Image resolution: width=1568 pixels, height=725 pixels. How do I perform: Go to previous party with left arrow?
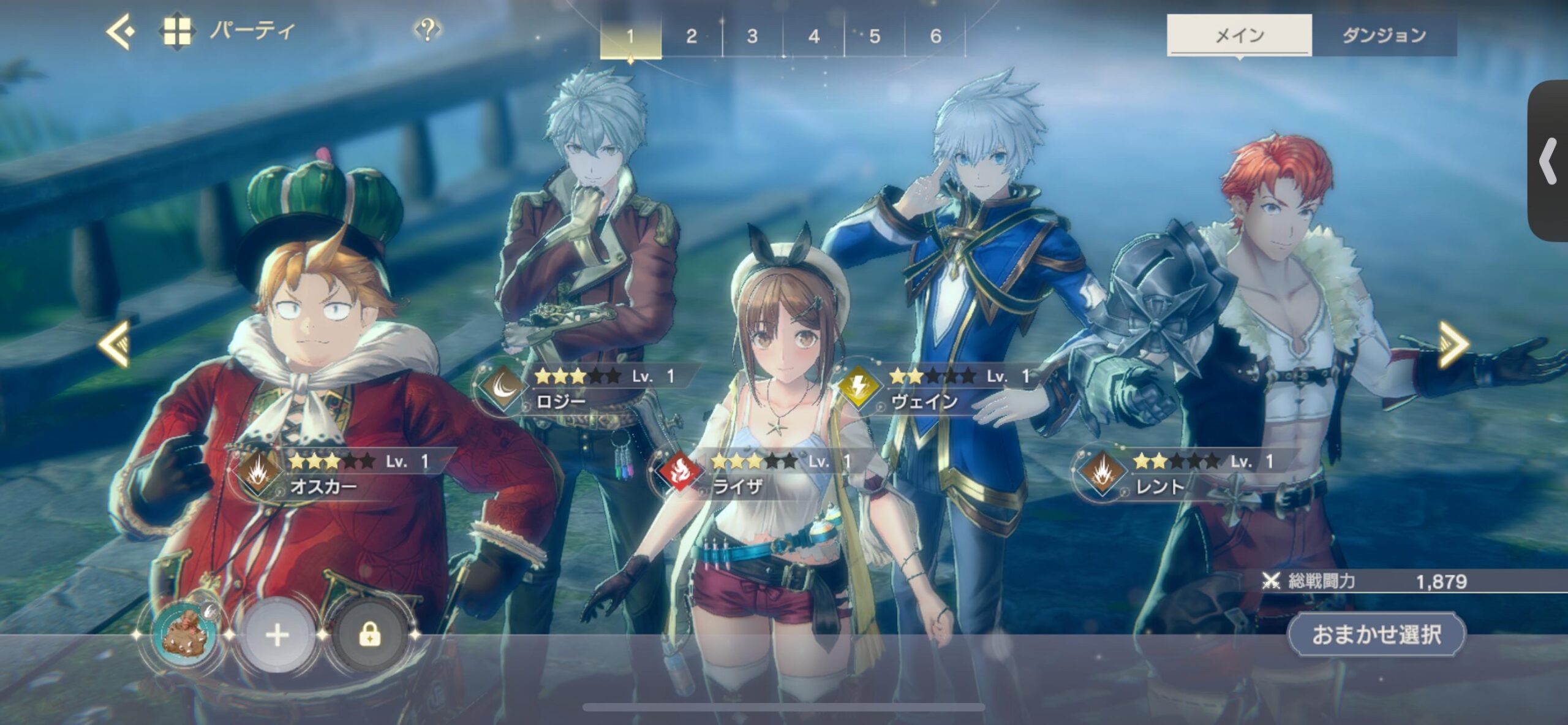[115, 344]
